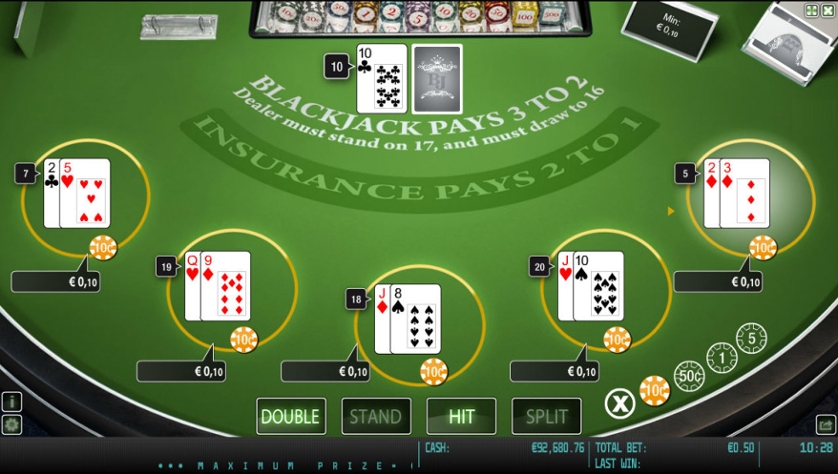Clear bets with the X chip button
Screen dimensions: 838x474
[620, 403]
